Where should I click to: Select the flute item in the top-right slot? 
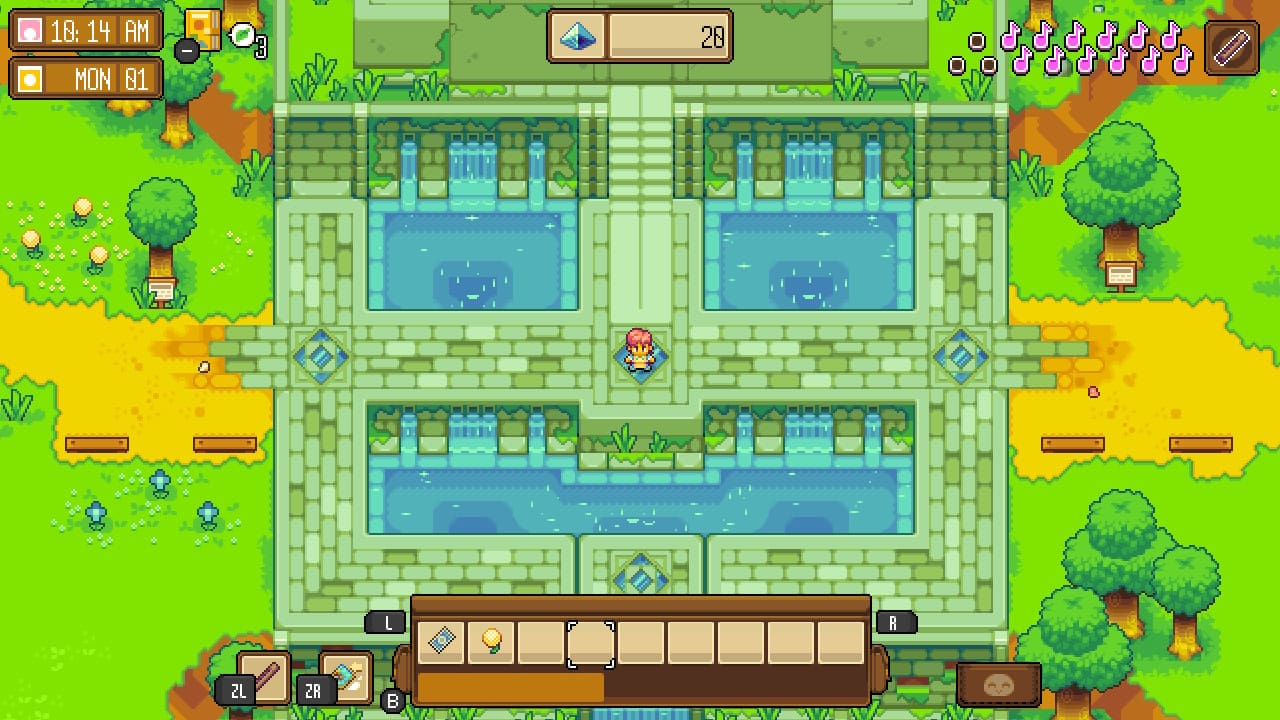coord(1232,47)
